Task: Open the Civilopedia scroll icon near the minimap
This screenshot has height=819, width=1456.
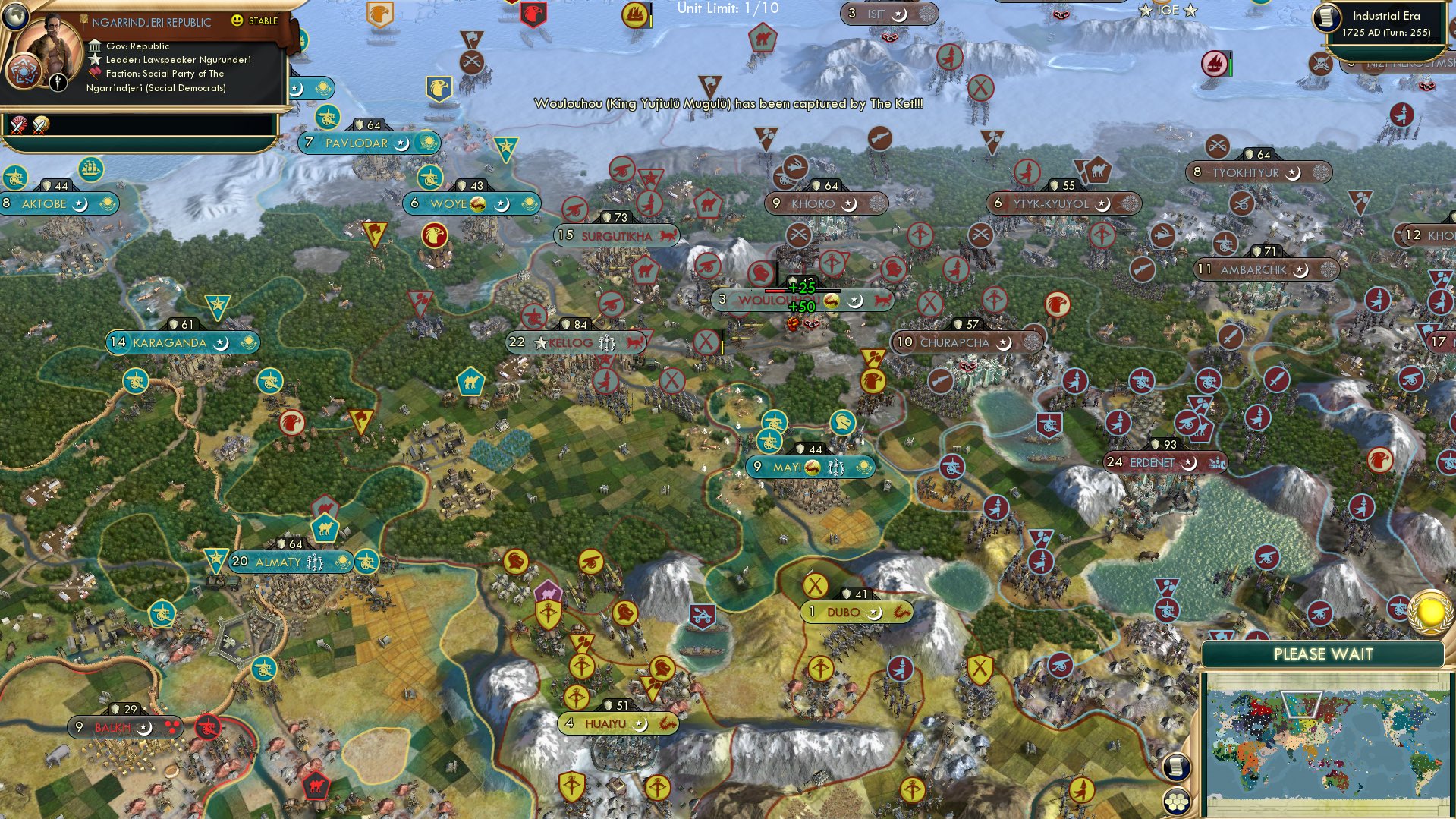Action: point(1178,768)
